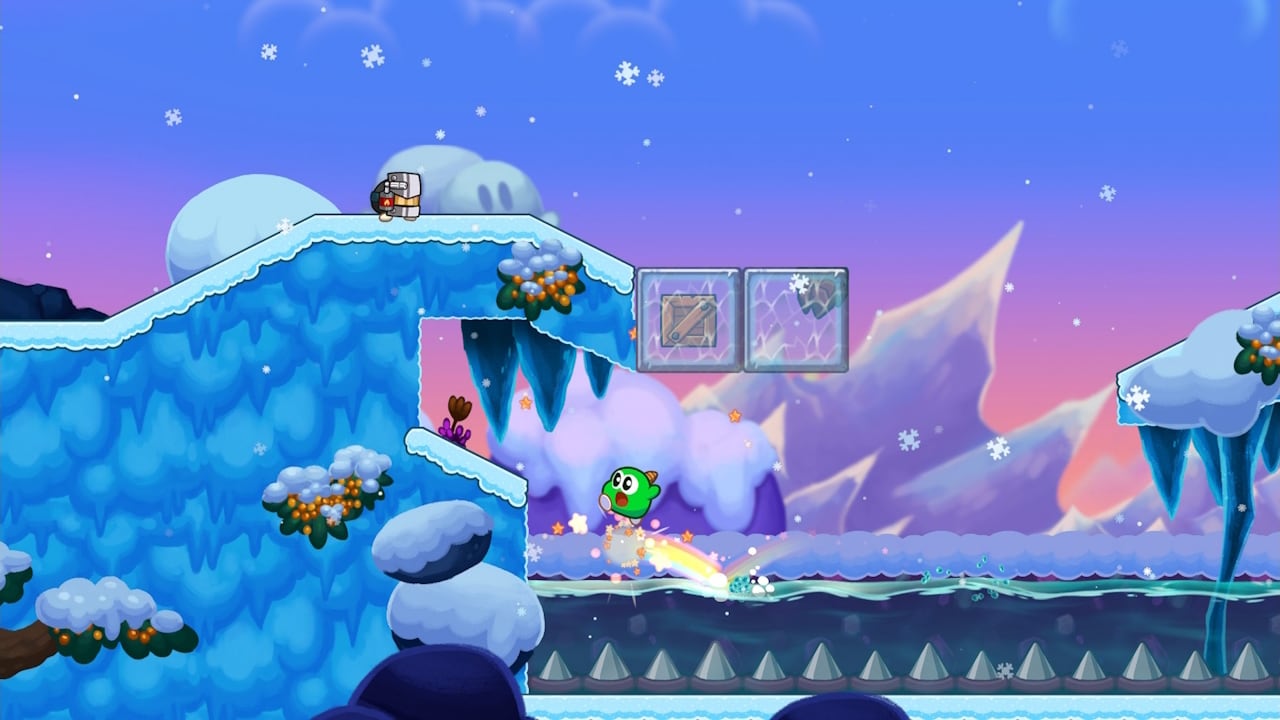This screenshot has height=720, width=1280.
Task: Select the frozen snowflake block beside the crate
Action: (793, 317)
